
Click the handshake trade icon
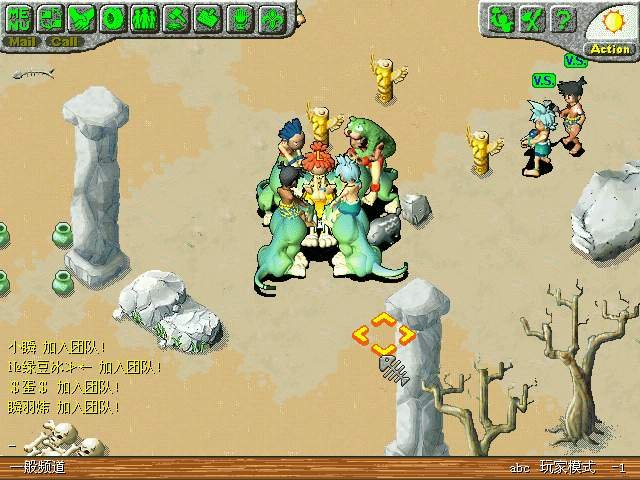pos(83,18)
